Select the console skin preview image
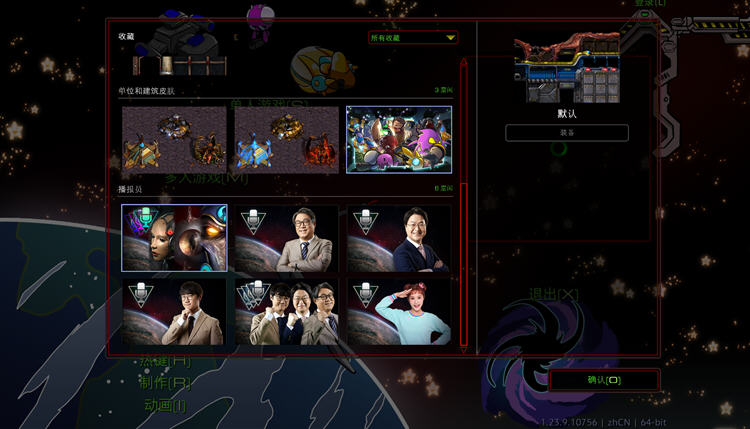The image size is (750, 429). point(567,68)
